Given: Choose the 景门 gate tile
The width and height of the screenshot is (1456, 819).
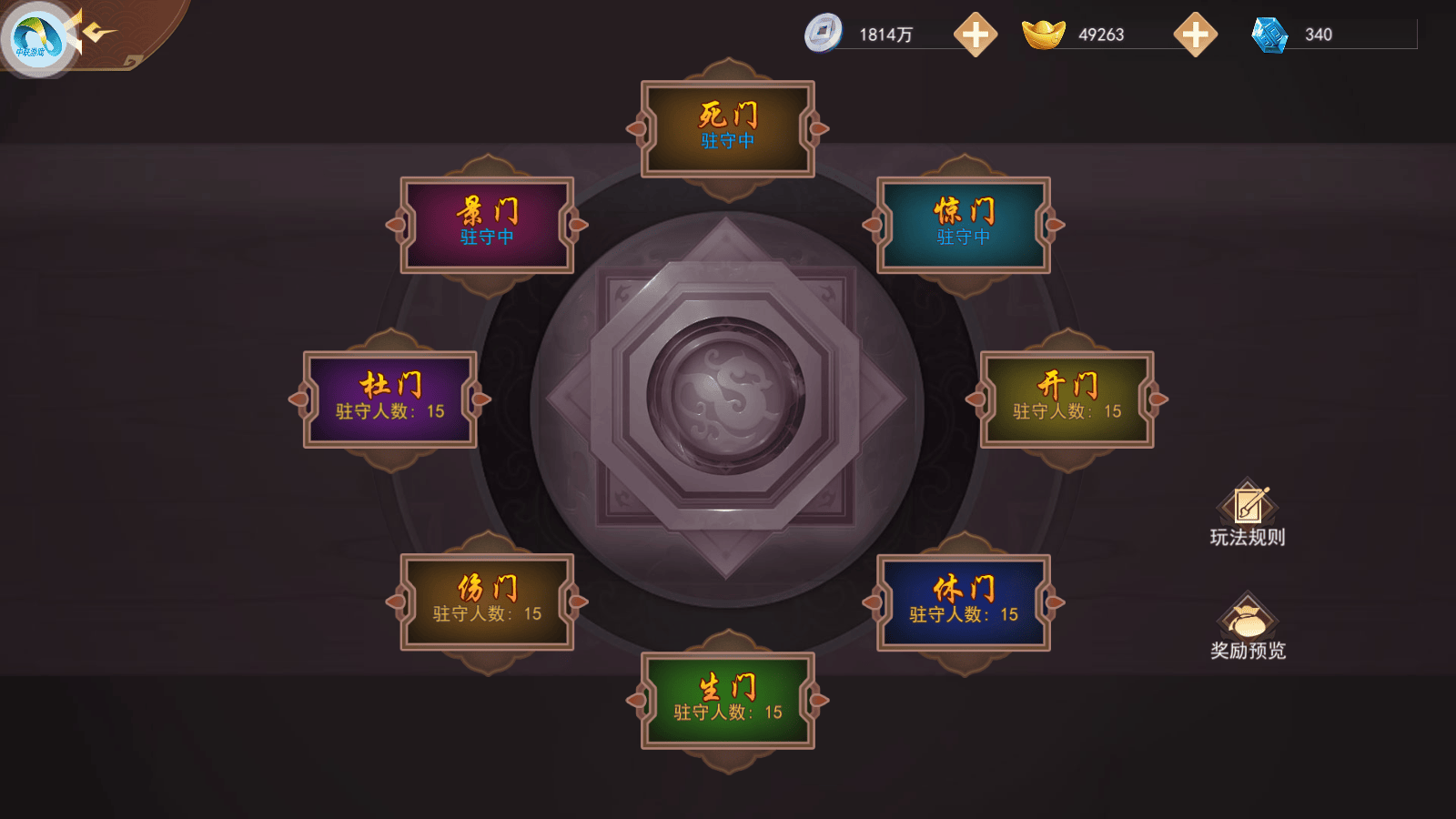Looking at the screenshot, I should (x=487, y=225).
